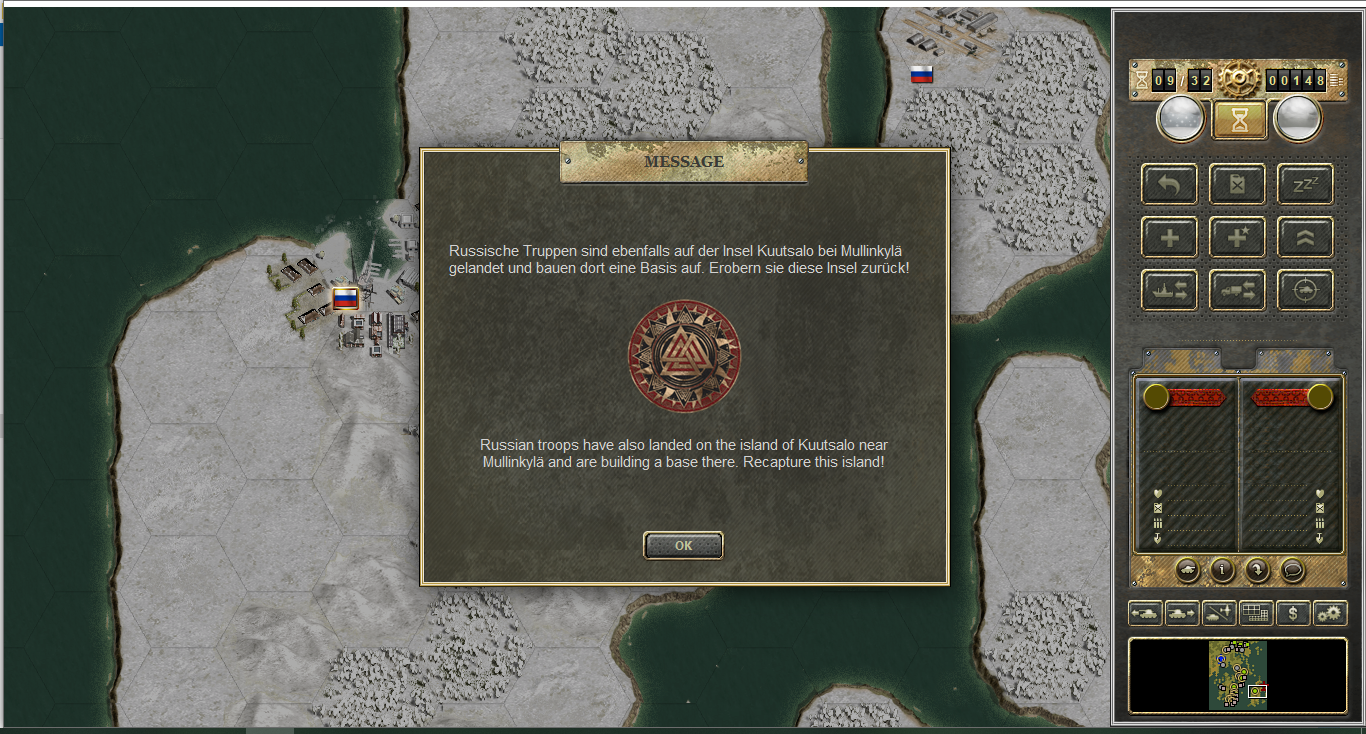Click the plus with star elite reinforcement button
The image size is (1366, 734).
click(1237, 237)
